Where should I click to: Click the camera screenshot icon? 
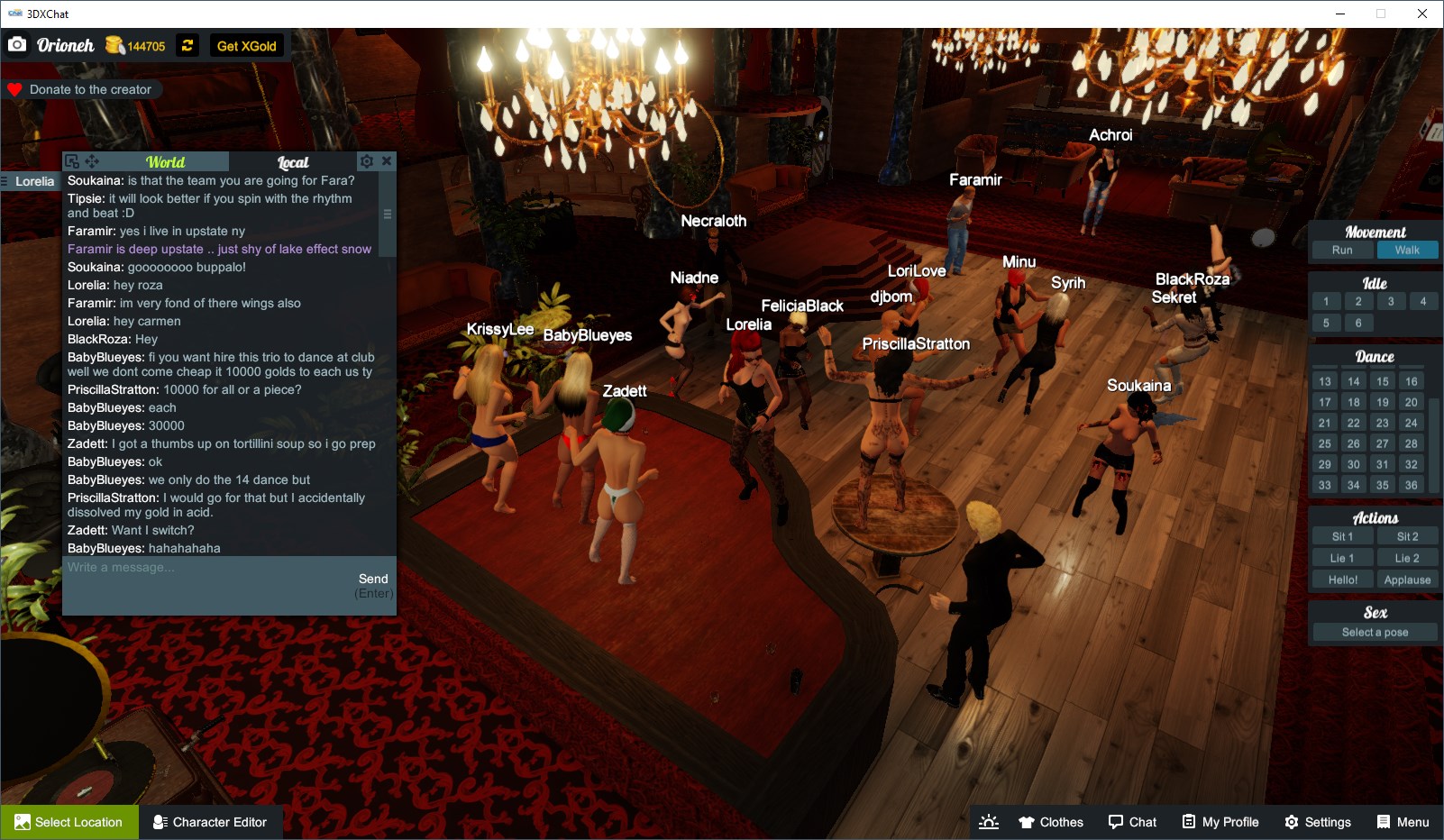pos(17,44)
